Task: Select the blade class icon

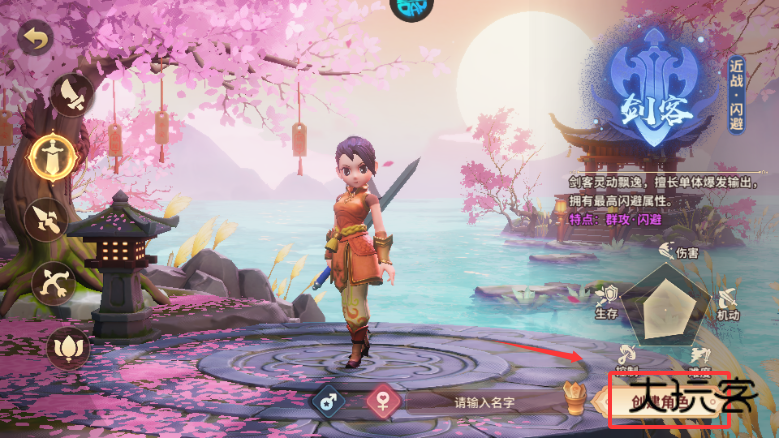Action: (73, 95)
